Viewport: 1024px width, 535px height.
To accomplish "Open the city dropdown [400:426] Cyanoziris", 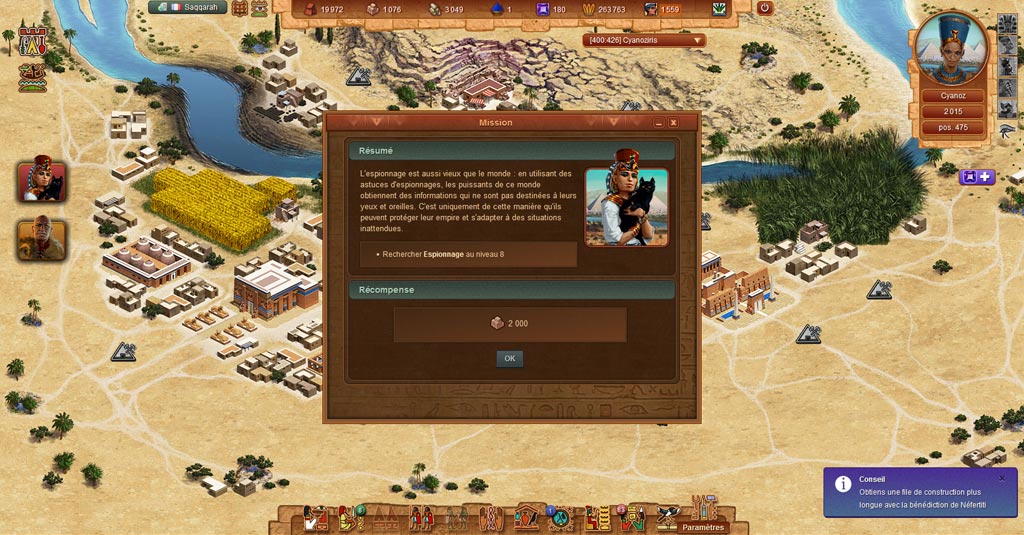I will click(x=644, y=41).
